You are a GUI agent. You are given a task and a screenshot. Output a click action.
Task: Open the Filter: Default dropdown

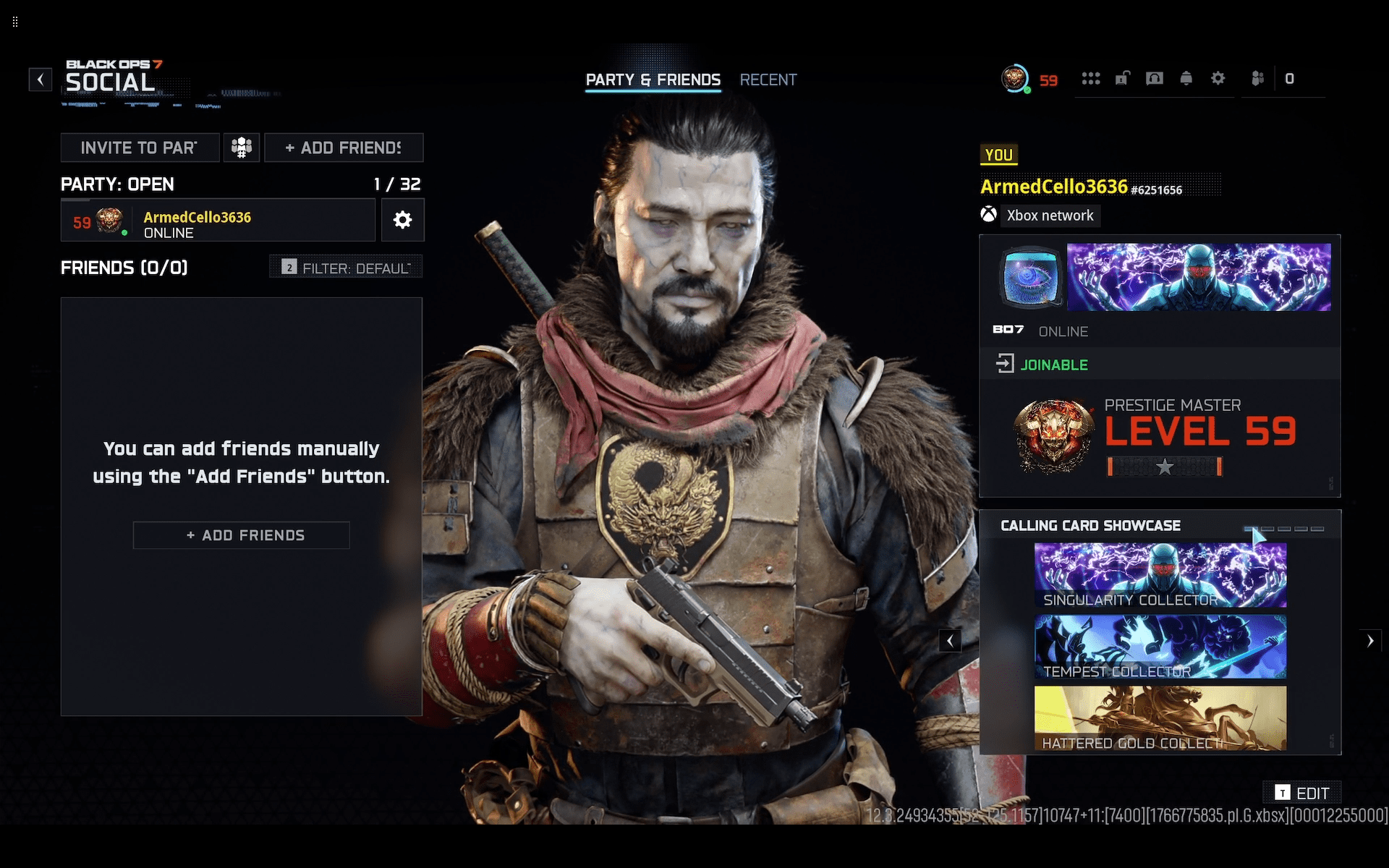coord(345,266)
